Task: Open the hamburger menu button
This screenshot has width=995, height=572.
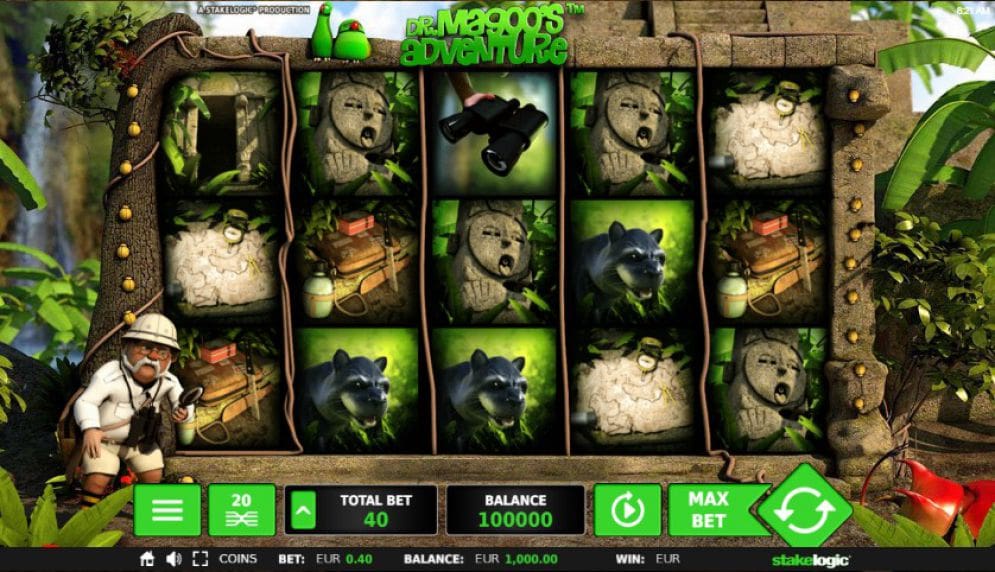Action: [167, 510]
